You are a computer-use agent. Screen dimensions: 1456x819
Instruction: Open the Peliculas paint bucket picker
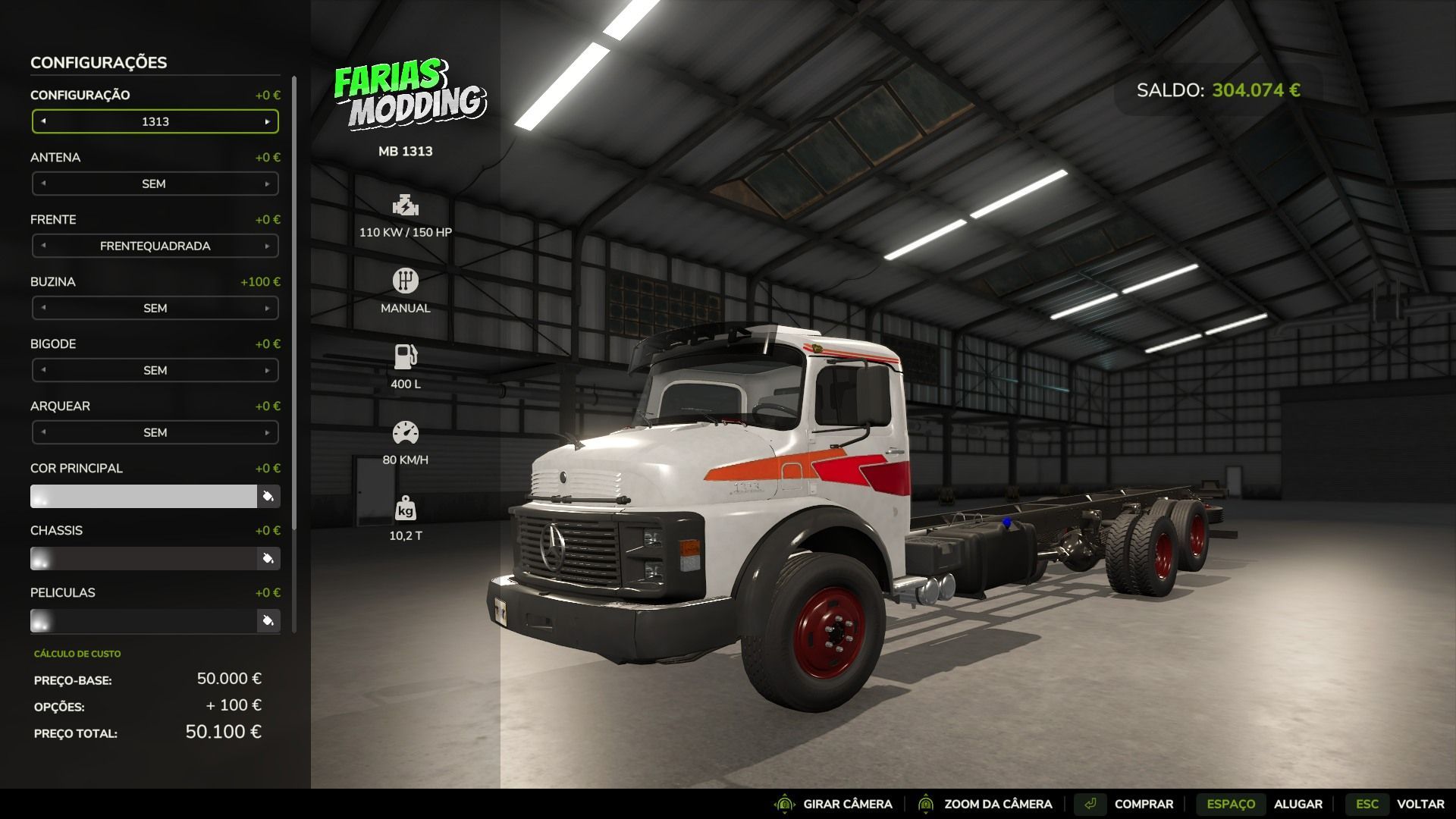[x=267, y=620]
